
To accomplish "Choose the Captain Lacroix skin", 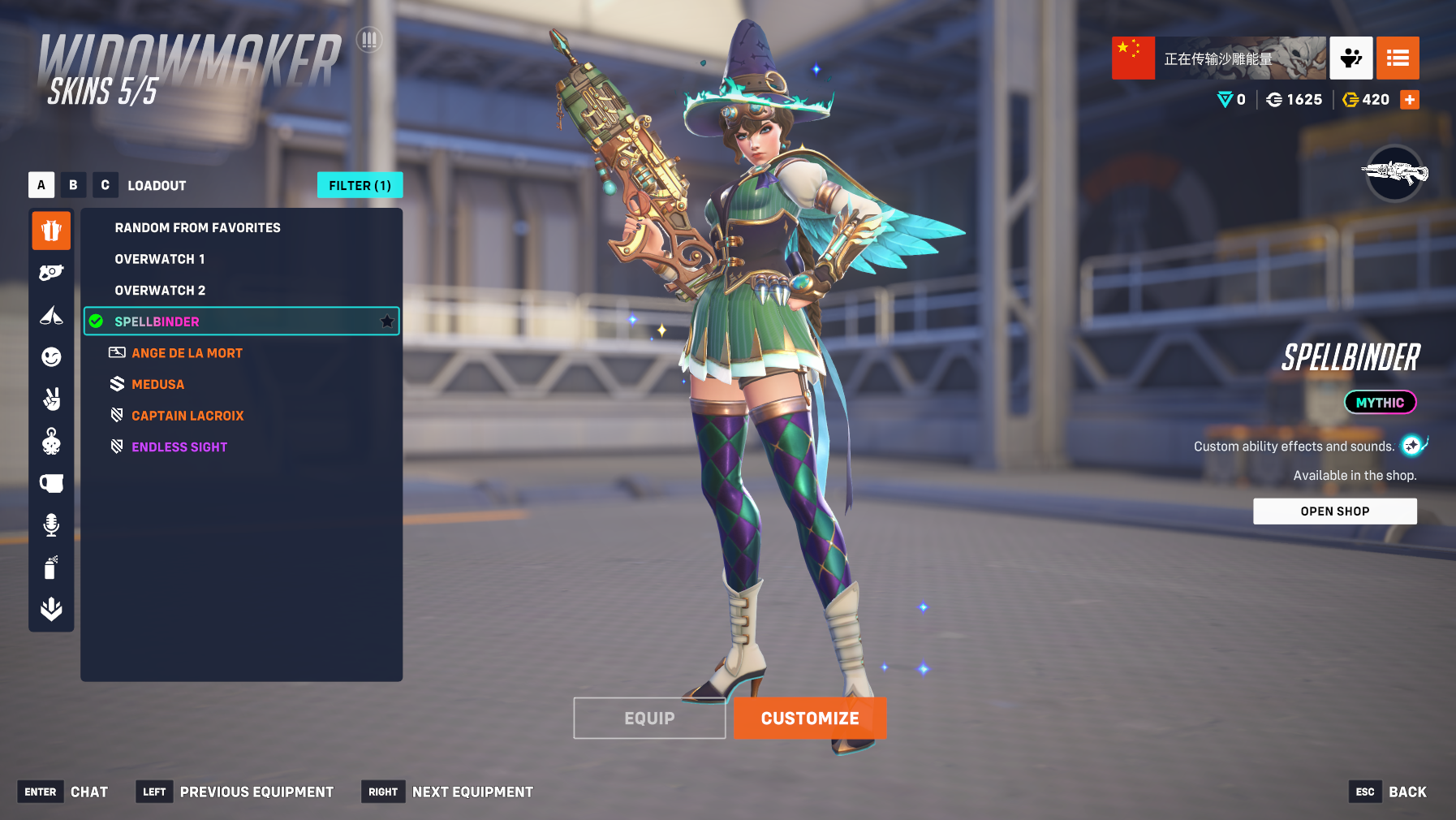I will 187,416.
